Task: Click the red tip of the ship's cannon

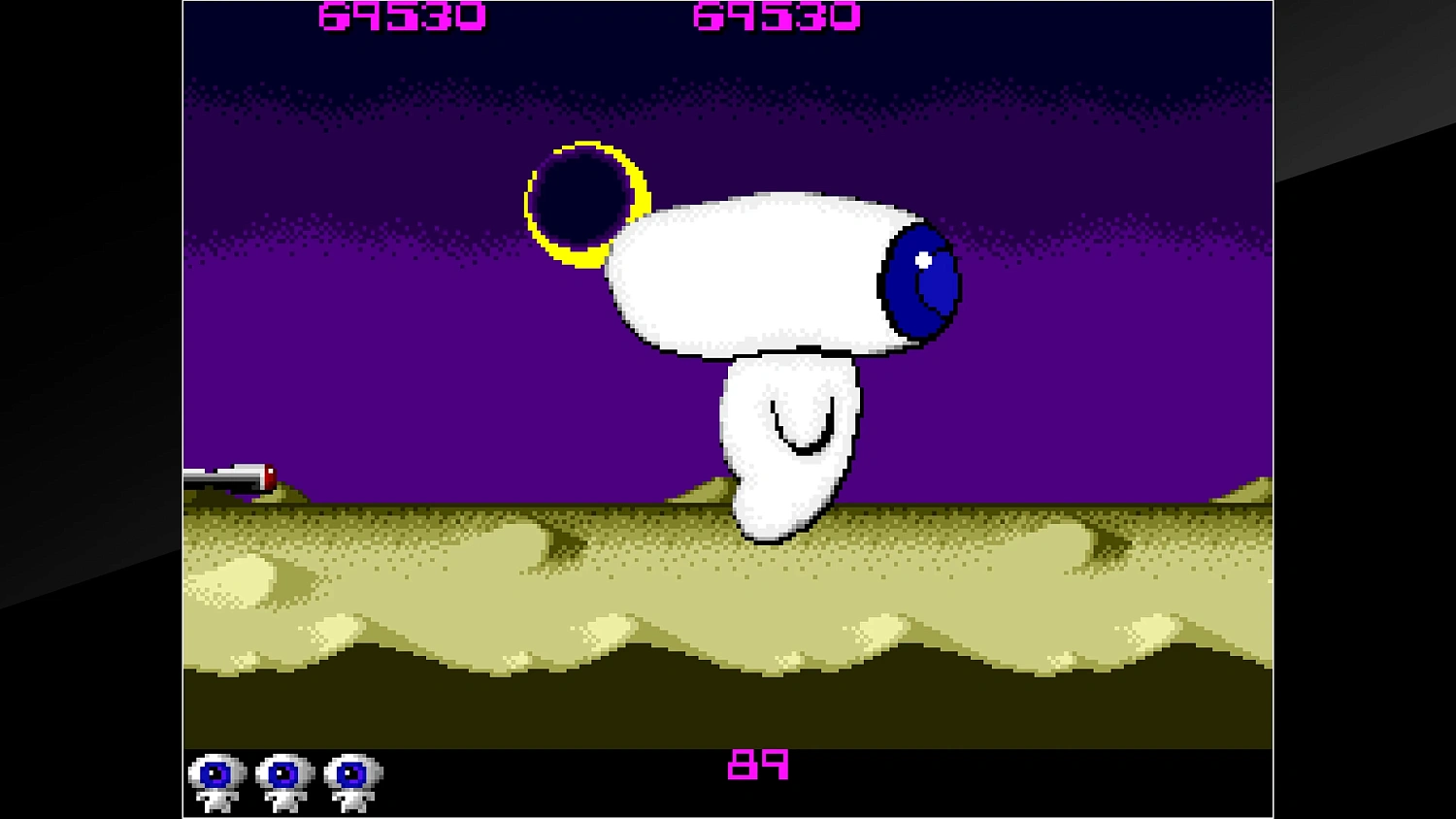Action: (x=270, y=477)
